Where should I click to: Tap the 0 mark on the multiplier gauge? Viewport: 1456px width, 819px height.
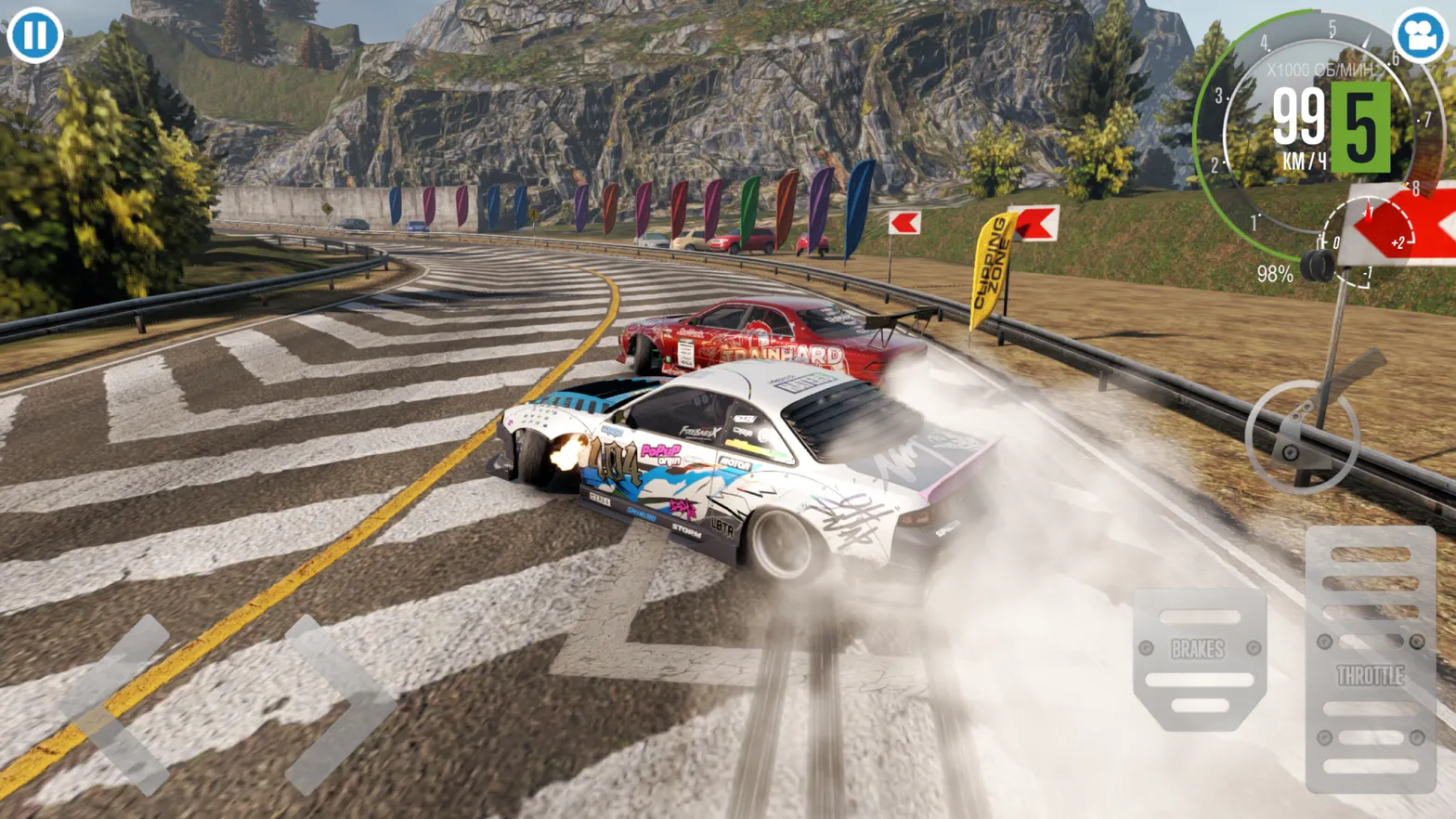(1337, 240)
